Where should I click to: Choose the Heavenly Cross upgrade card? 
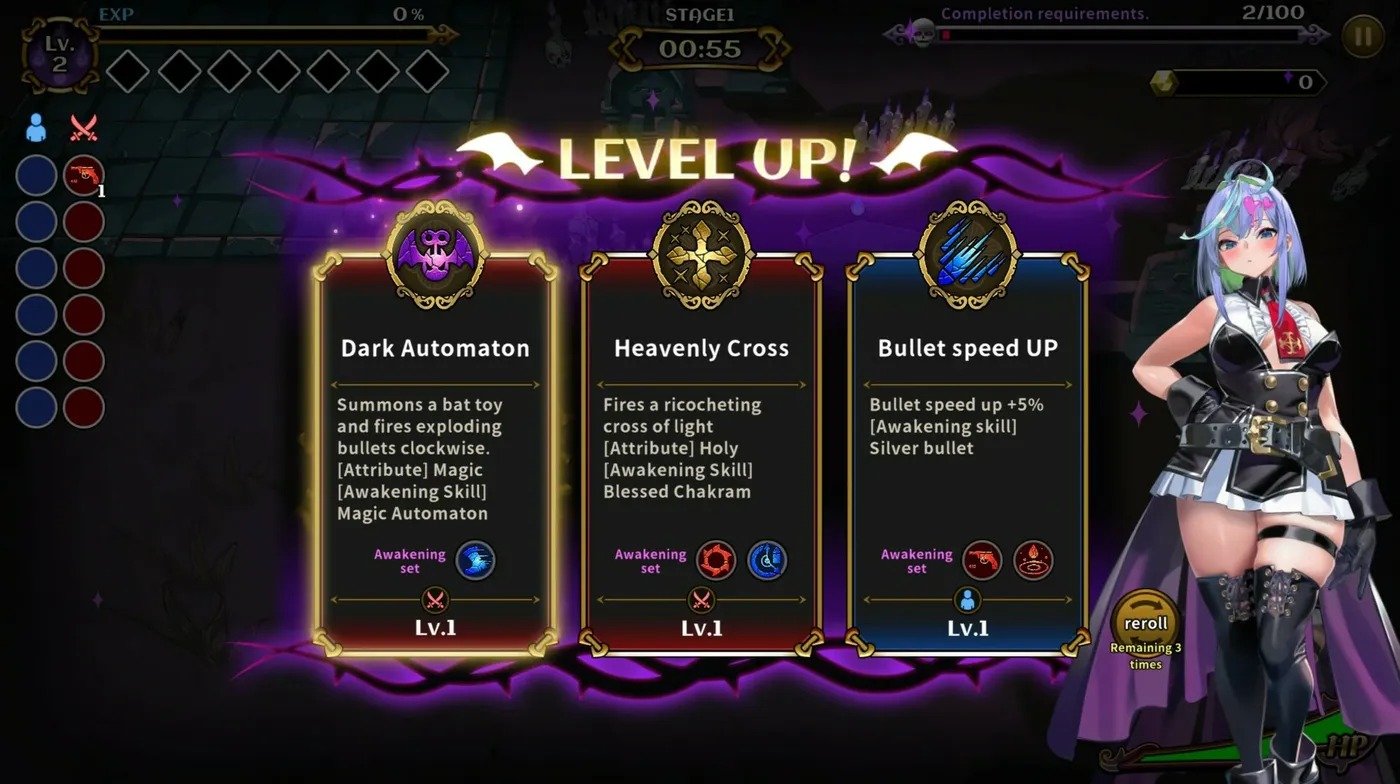(700, 450)
